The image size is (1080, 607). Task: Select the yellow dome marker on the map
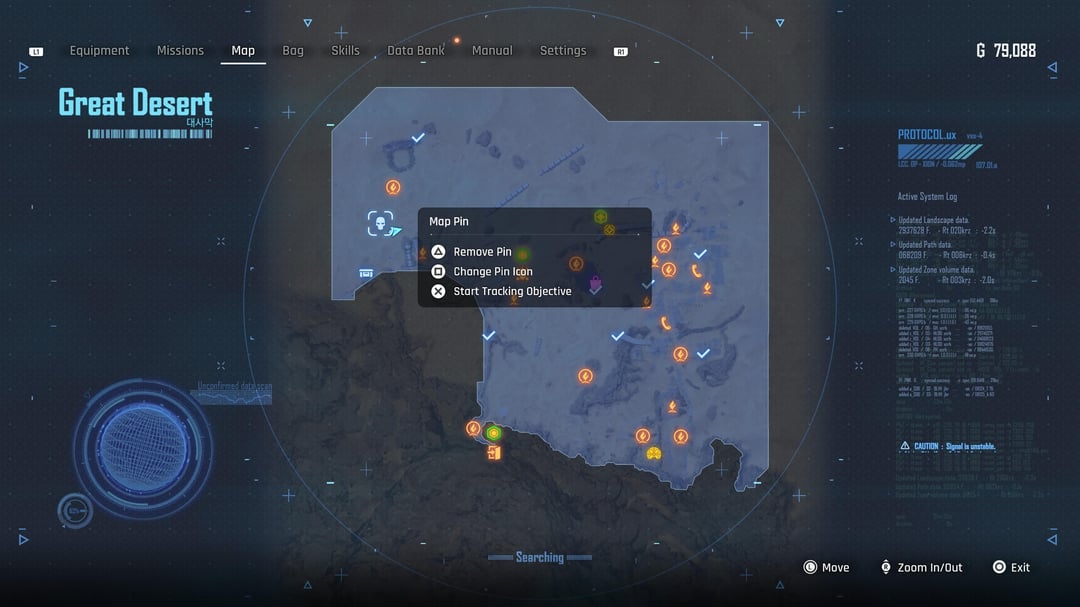654,454
